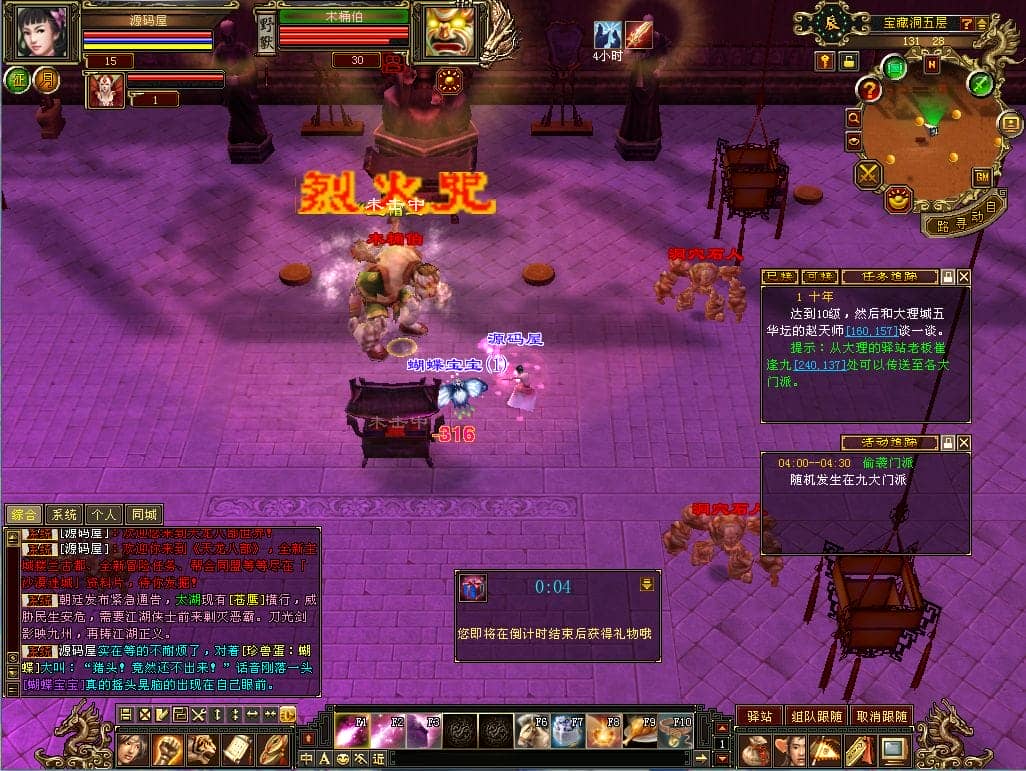Use the F9 roast meat item

pos(637,732)
